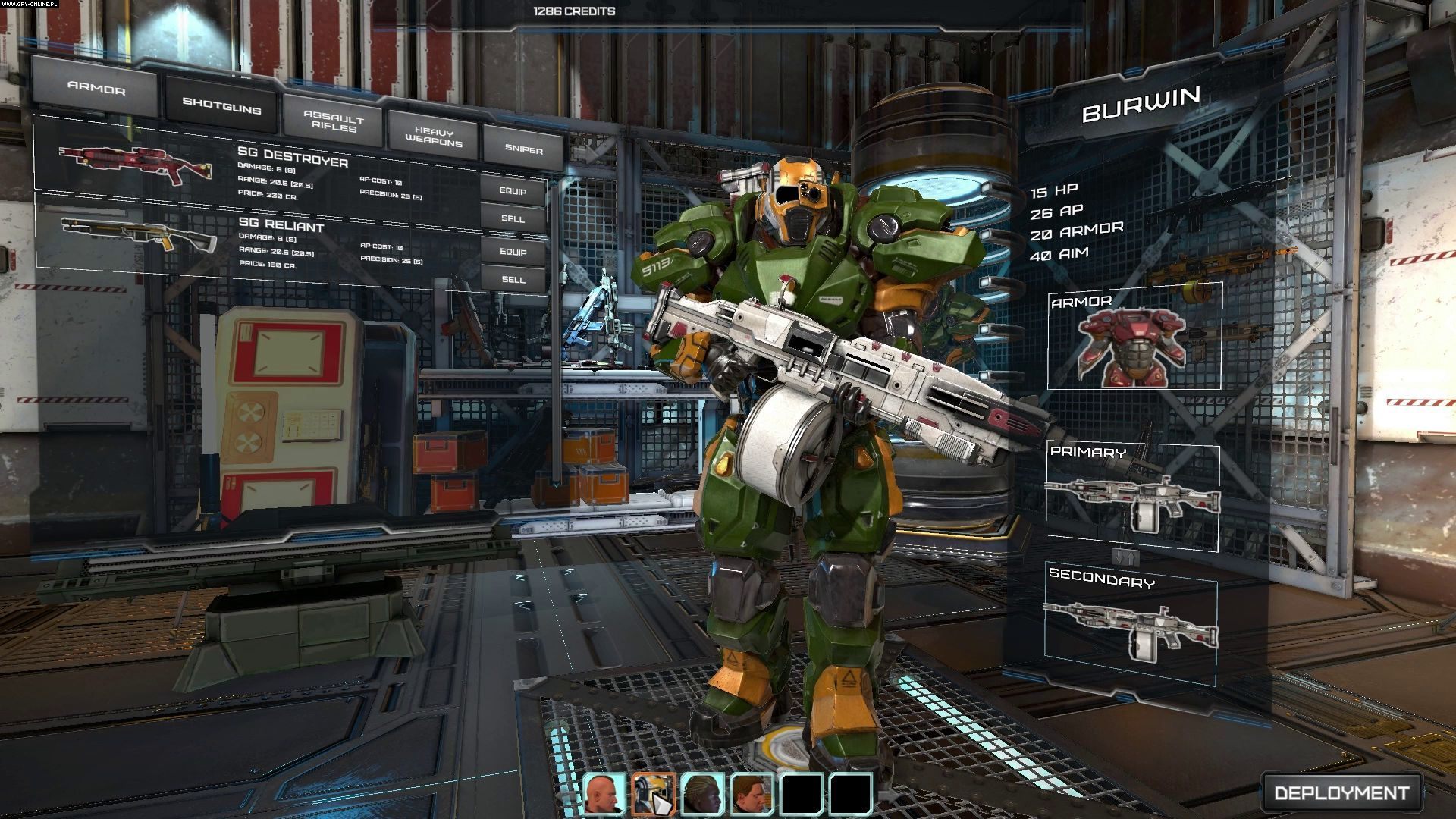Open the Shotguns category tab
Viewport: 1456px width, 819px height.
click(x=221, y=106)
